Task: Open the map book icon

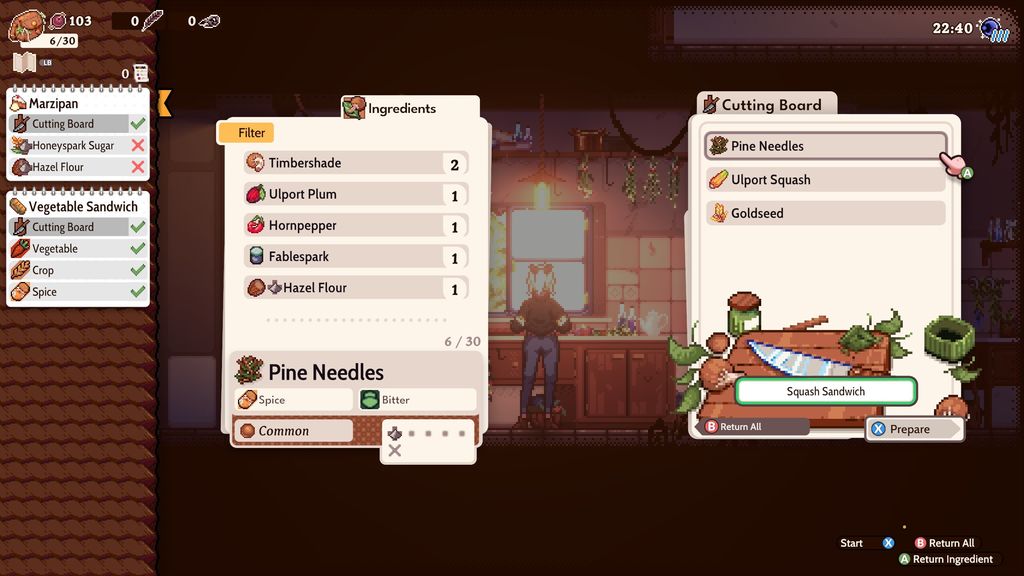Action: (x=25, y=63)
